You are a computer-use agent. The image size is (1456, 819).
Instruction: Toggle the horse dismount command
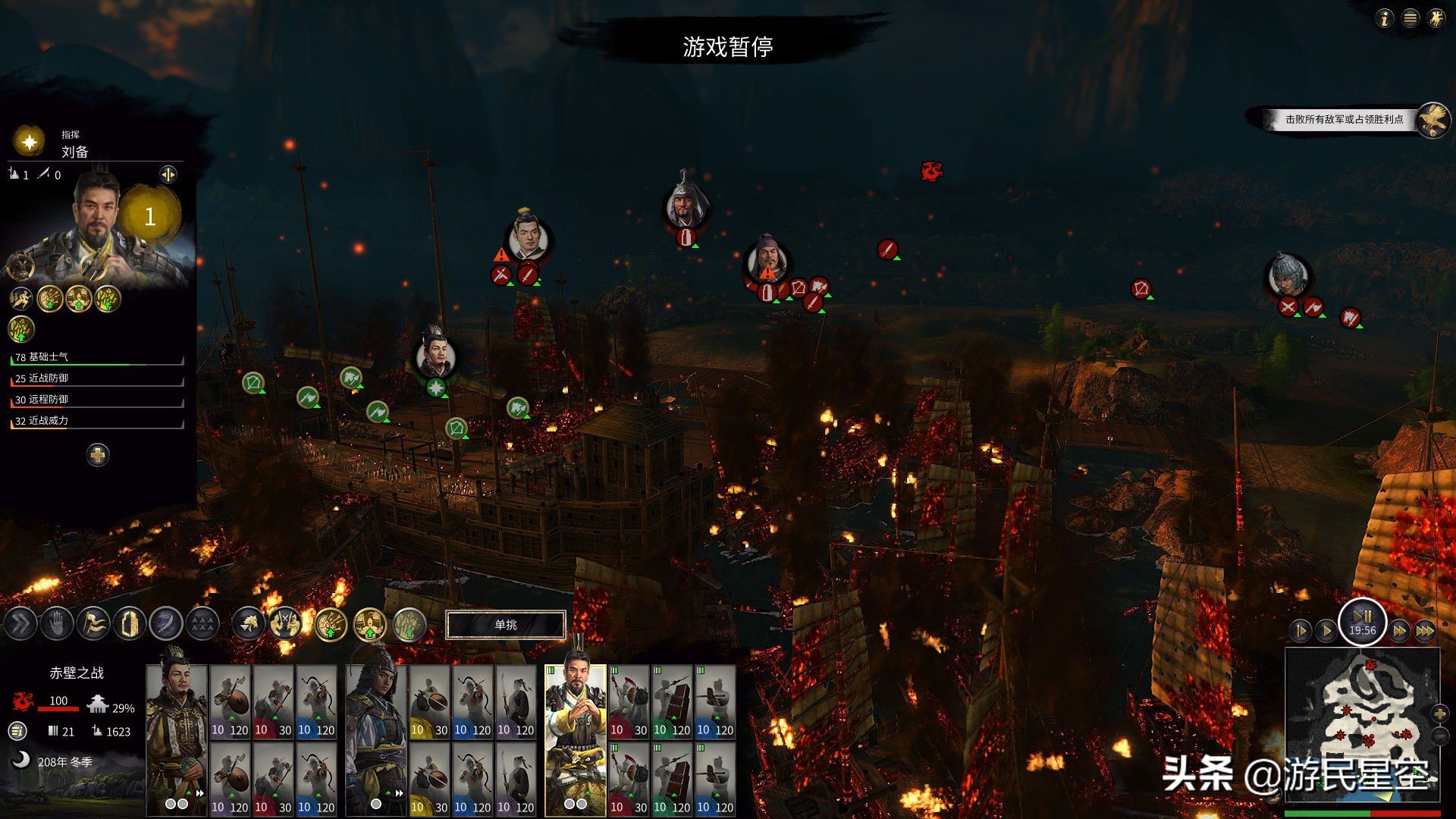click(x=249, y=624)
